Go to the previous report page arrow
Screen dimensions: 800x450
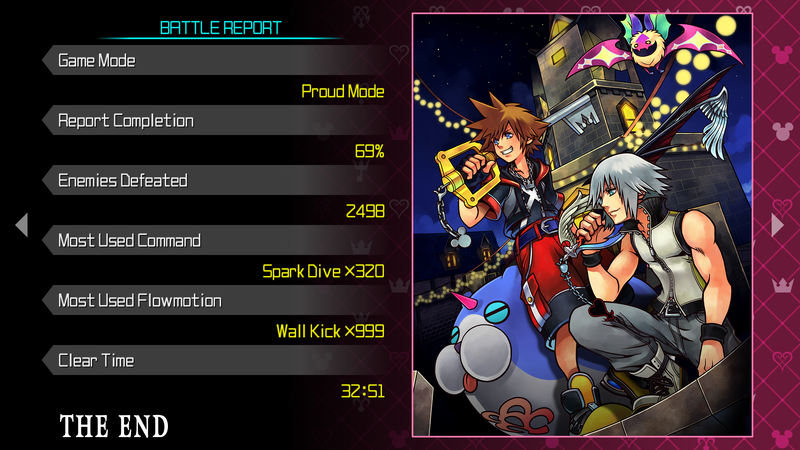[22, 226]
